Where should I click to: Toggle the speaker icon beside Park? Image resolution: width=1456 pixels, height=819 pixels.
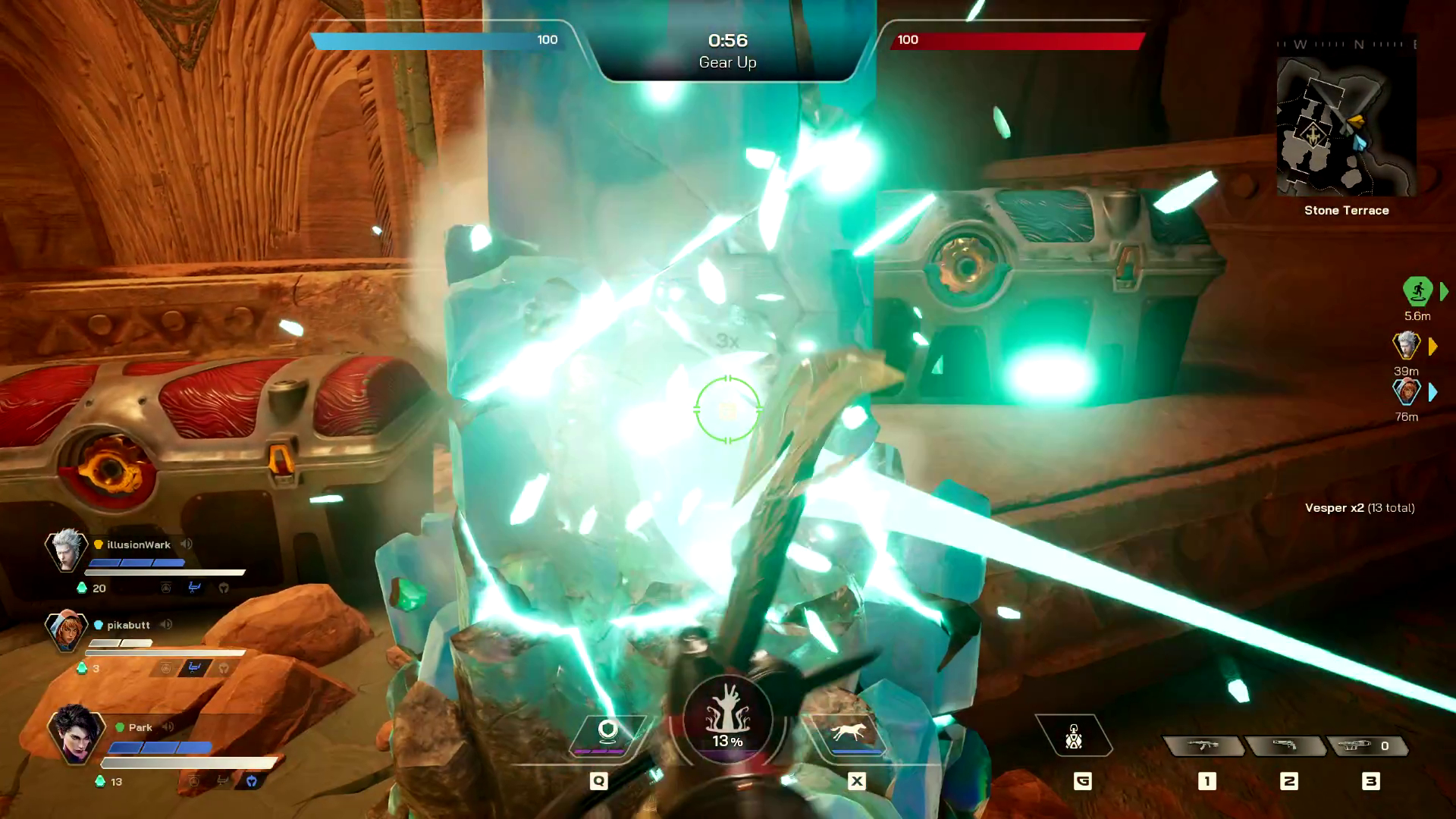click(168, 727)
